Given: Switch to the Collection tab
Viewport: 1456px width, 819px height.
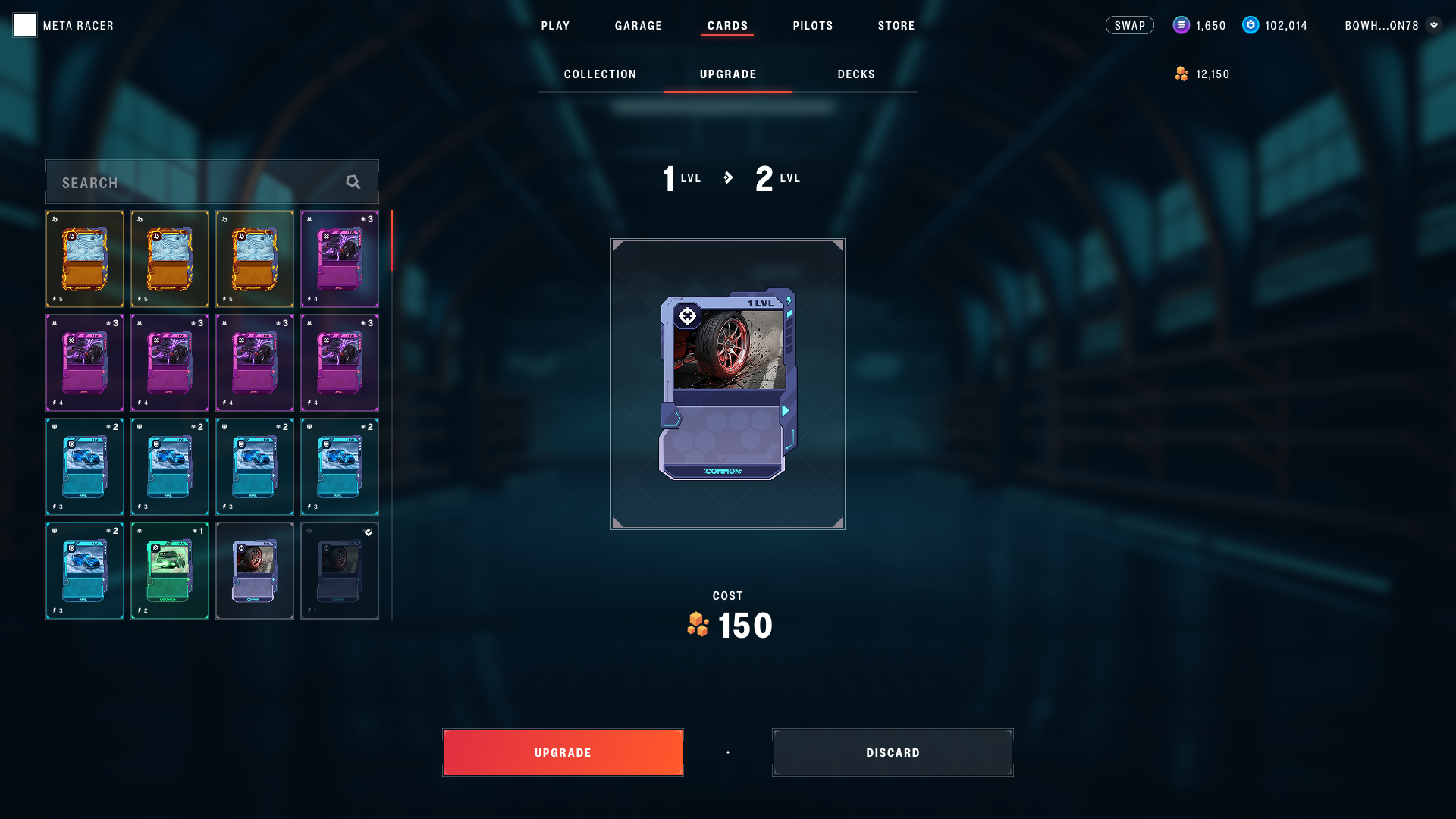Looking at the screenshot, I should click(x=600, y=74).
